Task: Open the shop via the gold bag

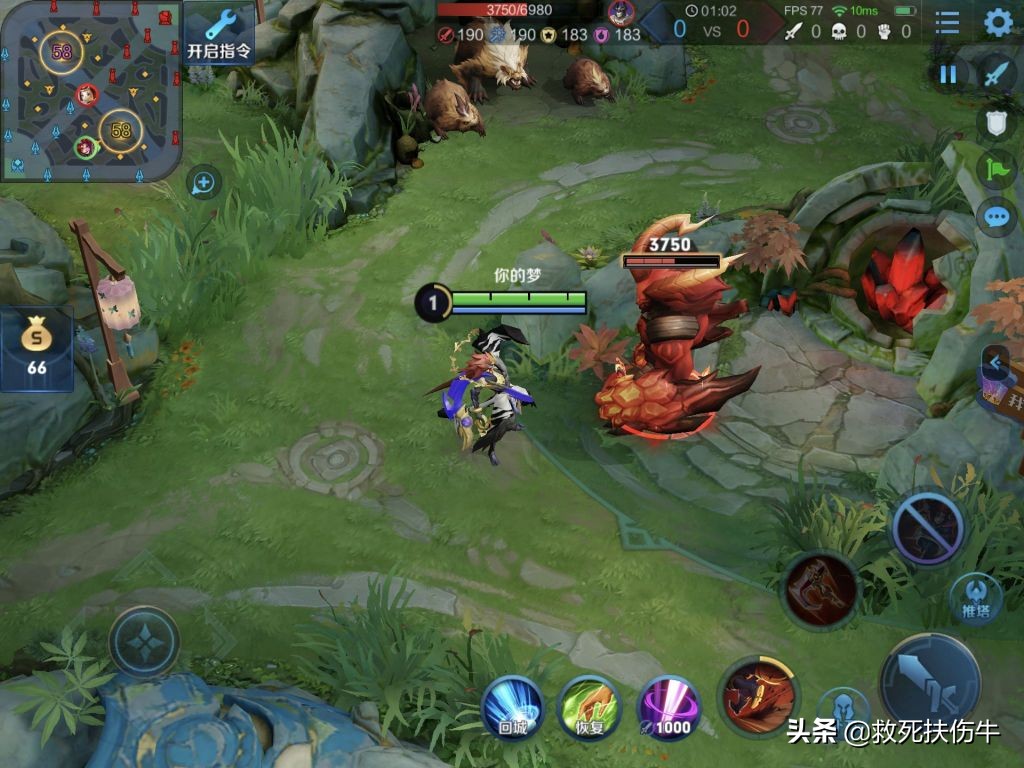Action: (x=37, y=348)
